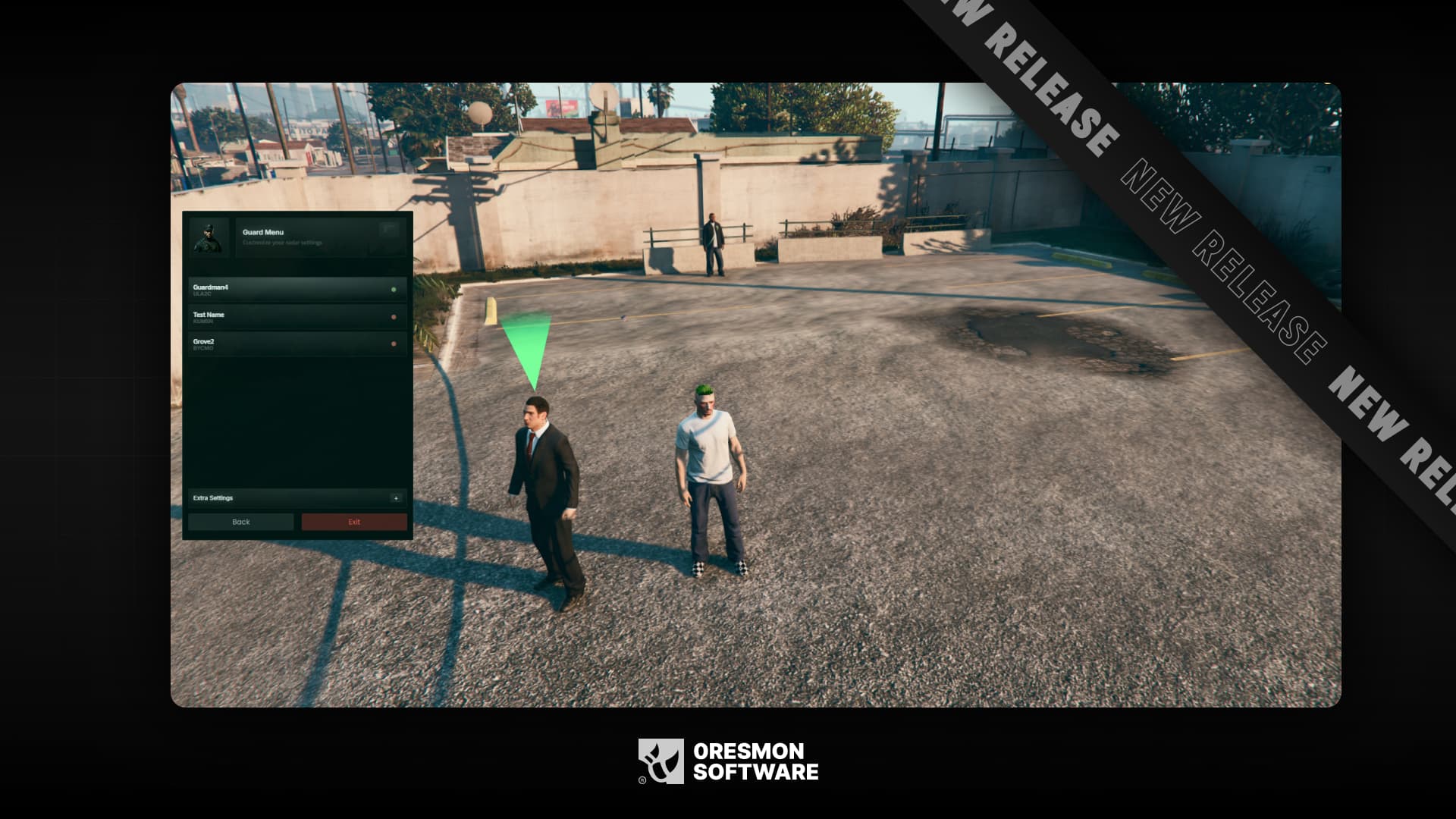Viewport: 1456px width, 819px height.
Task: Click the plus icon next to Extra Settings
Action: point(397,498)
